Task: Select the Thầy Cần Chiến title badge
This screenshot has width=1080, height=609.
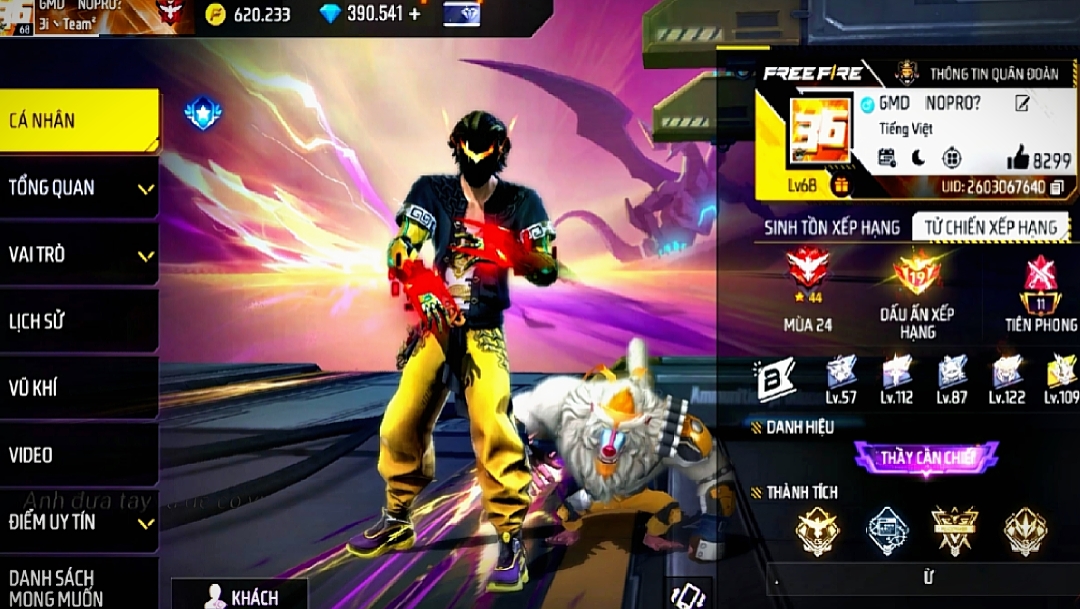Action: 926,459
